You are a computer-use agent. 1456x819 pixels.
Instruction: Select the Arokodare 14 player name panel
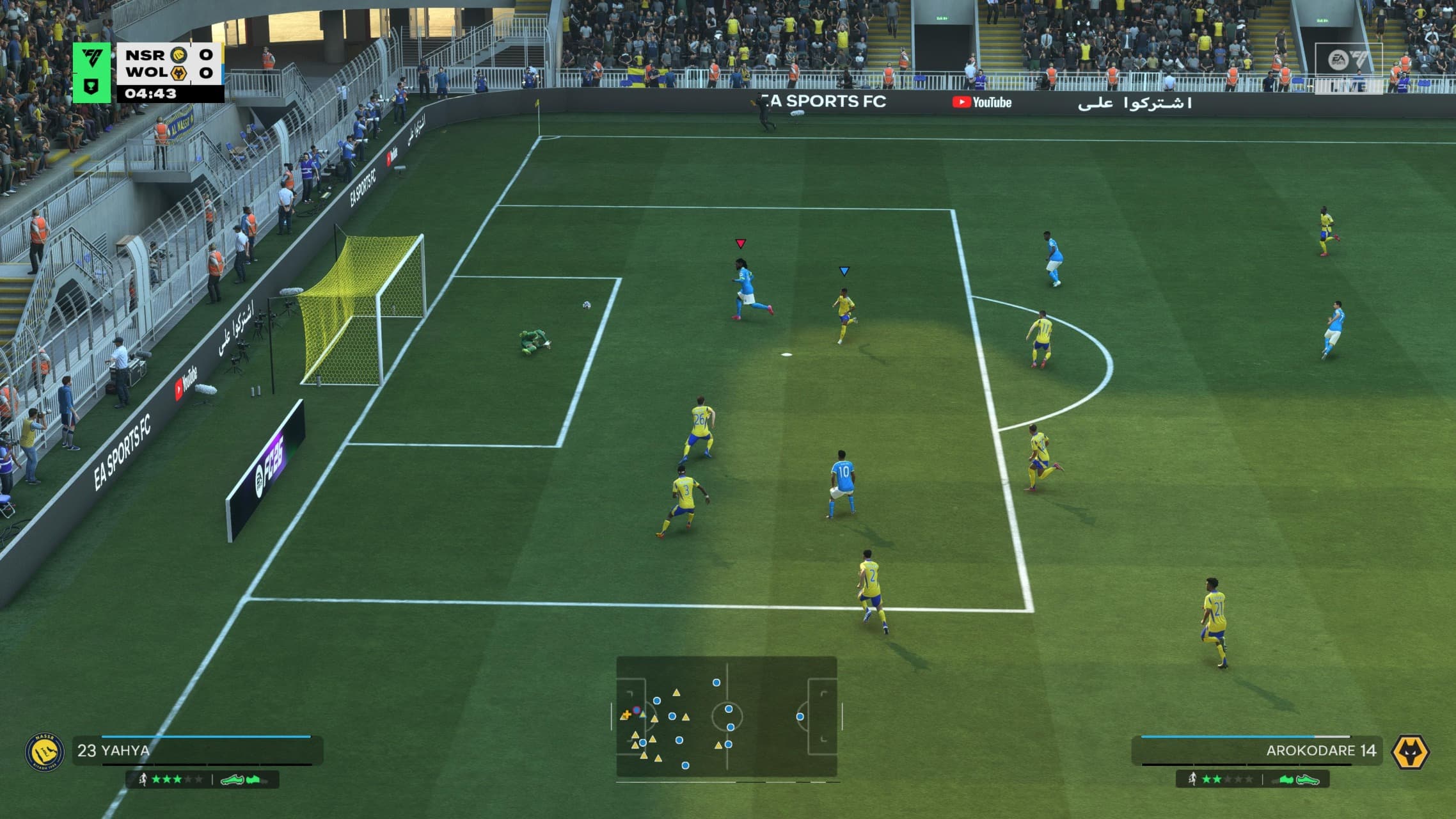point(1256,751)
